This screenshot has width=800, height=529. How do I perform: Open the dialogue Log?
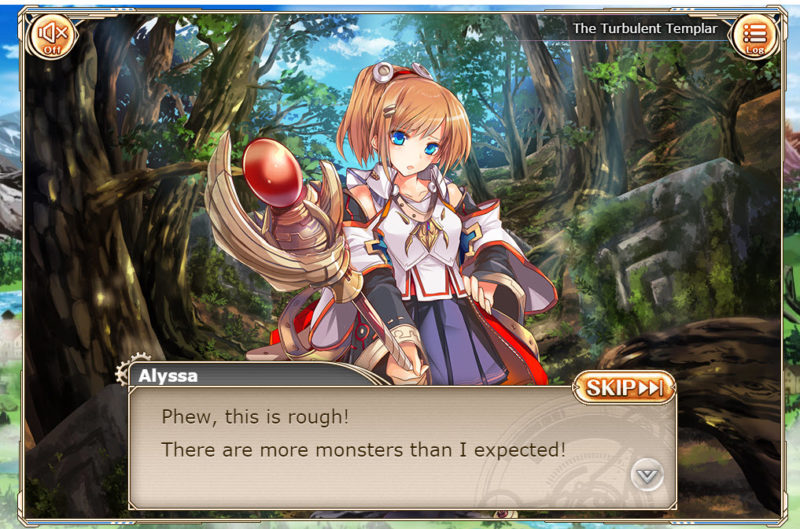753,37
